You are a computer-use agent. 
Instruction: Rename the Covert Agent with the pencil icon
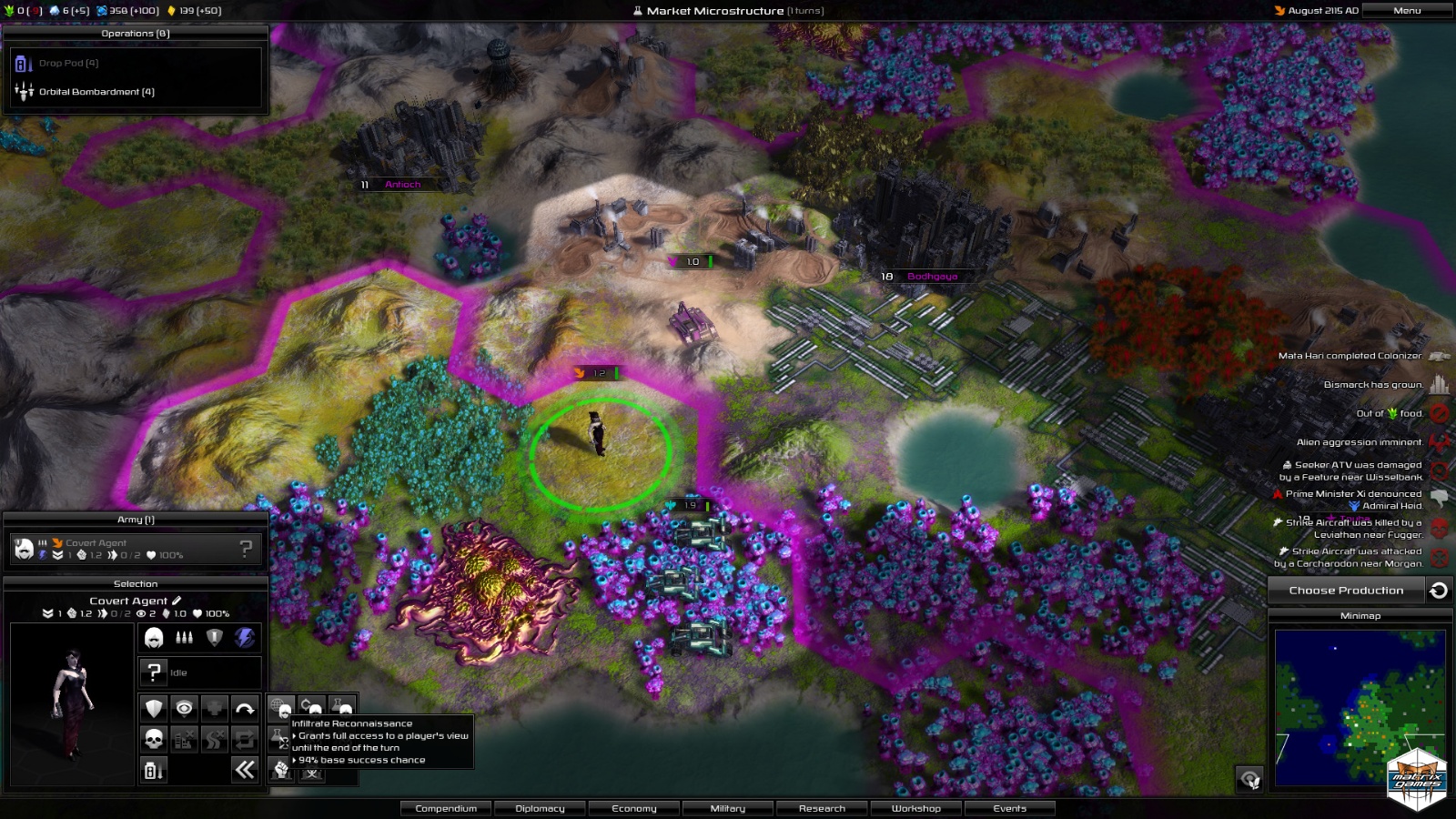[x=177, y=601]
